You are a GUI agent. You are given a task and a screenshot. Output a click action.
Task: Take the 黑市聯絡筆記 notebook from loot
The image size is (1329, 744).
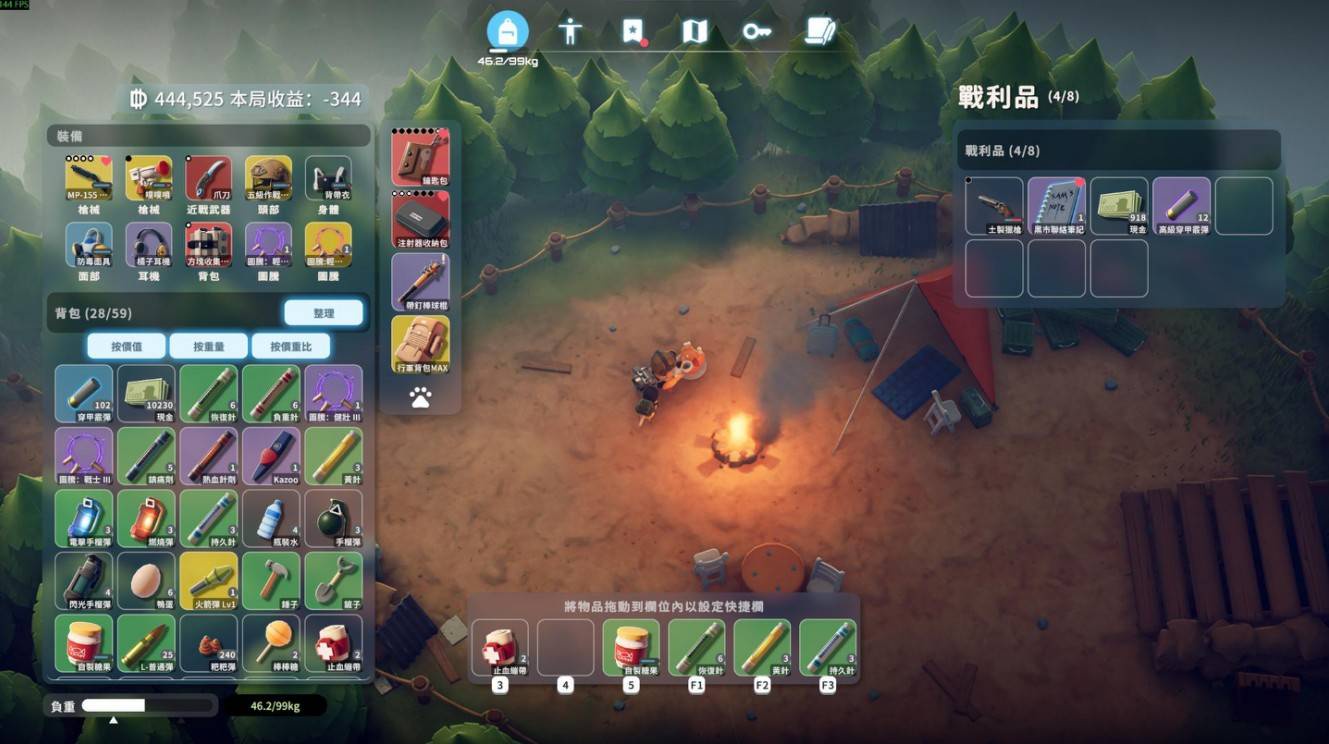pos(1057,205)
